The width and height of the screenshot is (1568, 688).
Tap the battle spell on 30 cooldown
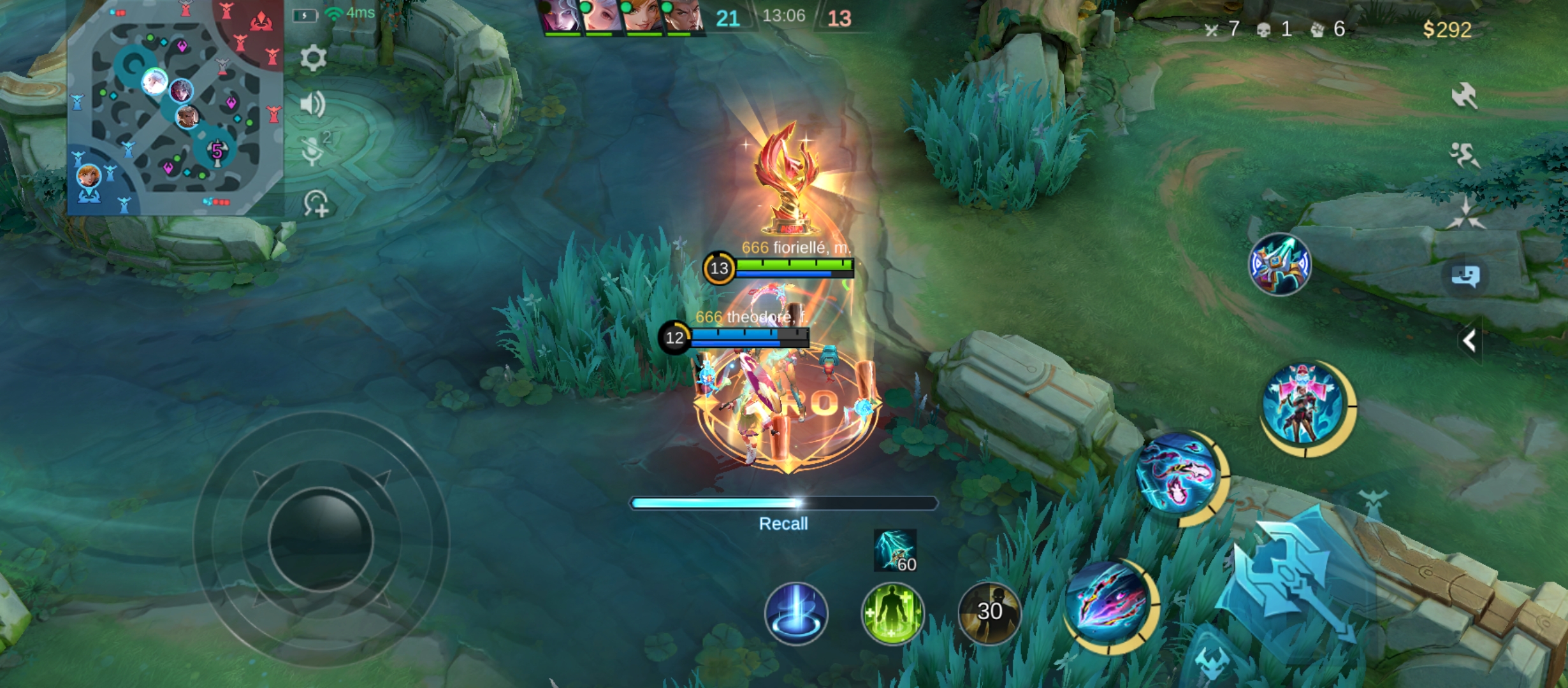[989, 612]
